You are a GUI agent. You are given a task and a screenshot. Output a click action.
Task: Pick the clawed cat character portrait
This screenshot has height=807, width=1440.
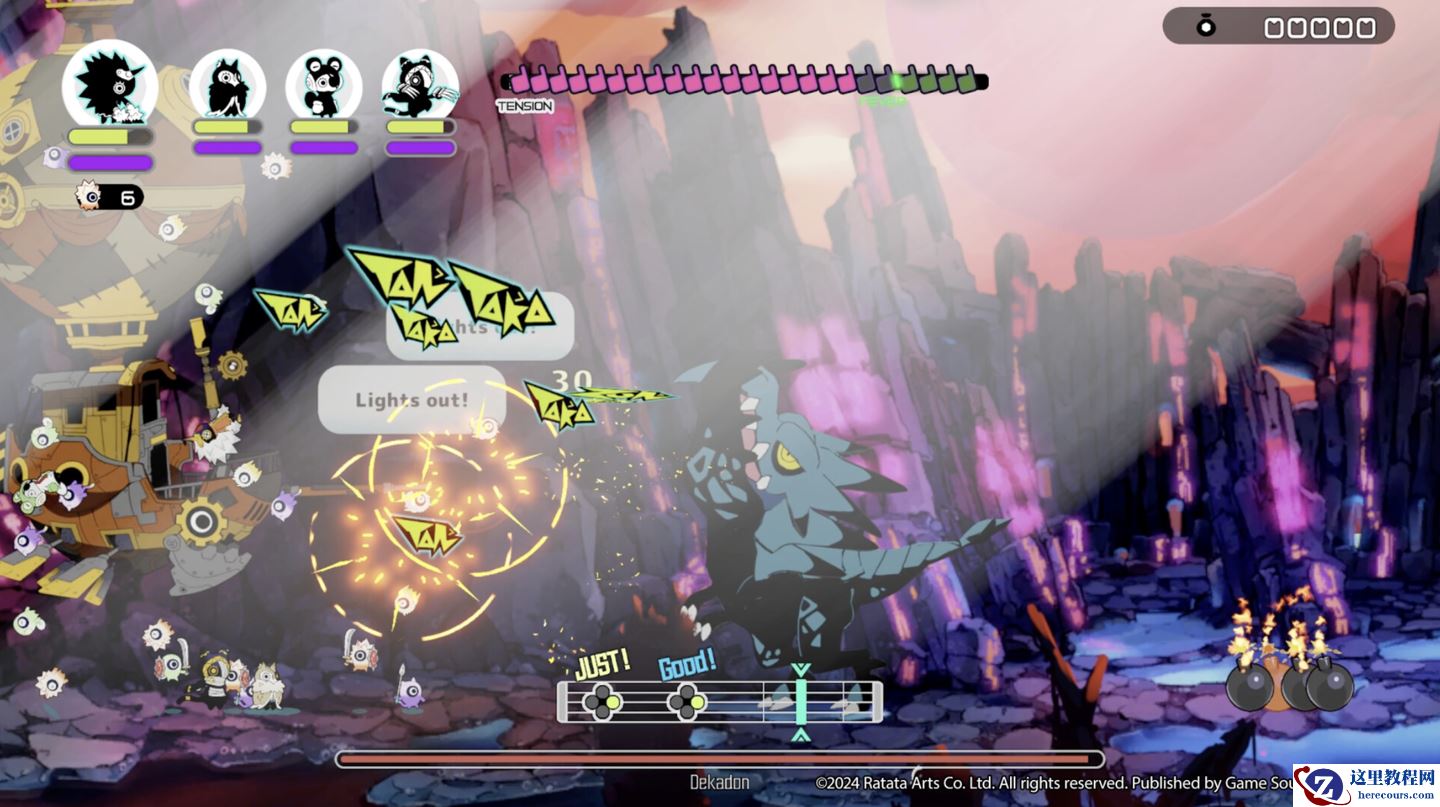point(420,84)
